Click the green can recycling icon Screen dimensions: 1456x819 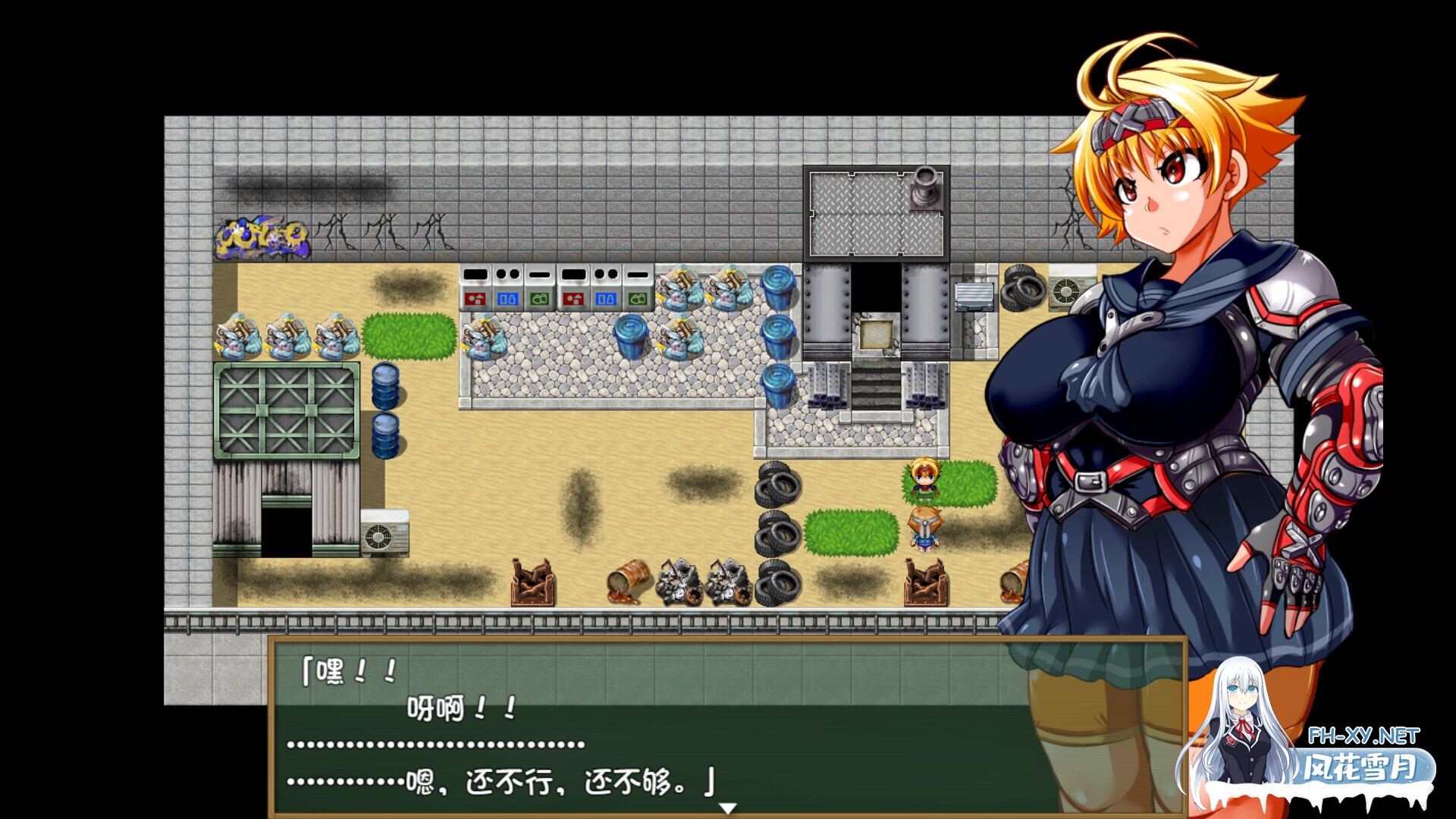(540, 299)
